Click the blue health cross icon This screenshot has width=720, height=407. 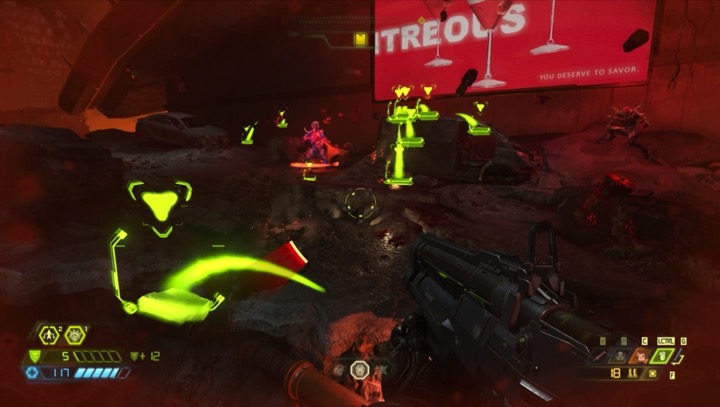coord(32,372)
